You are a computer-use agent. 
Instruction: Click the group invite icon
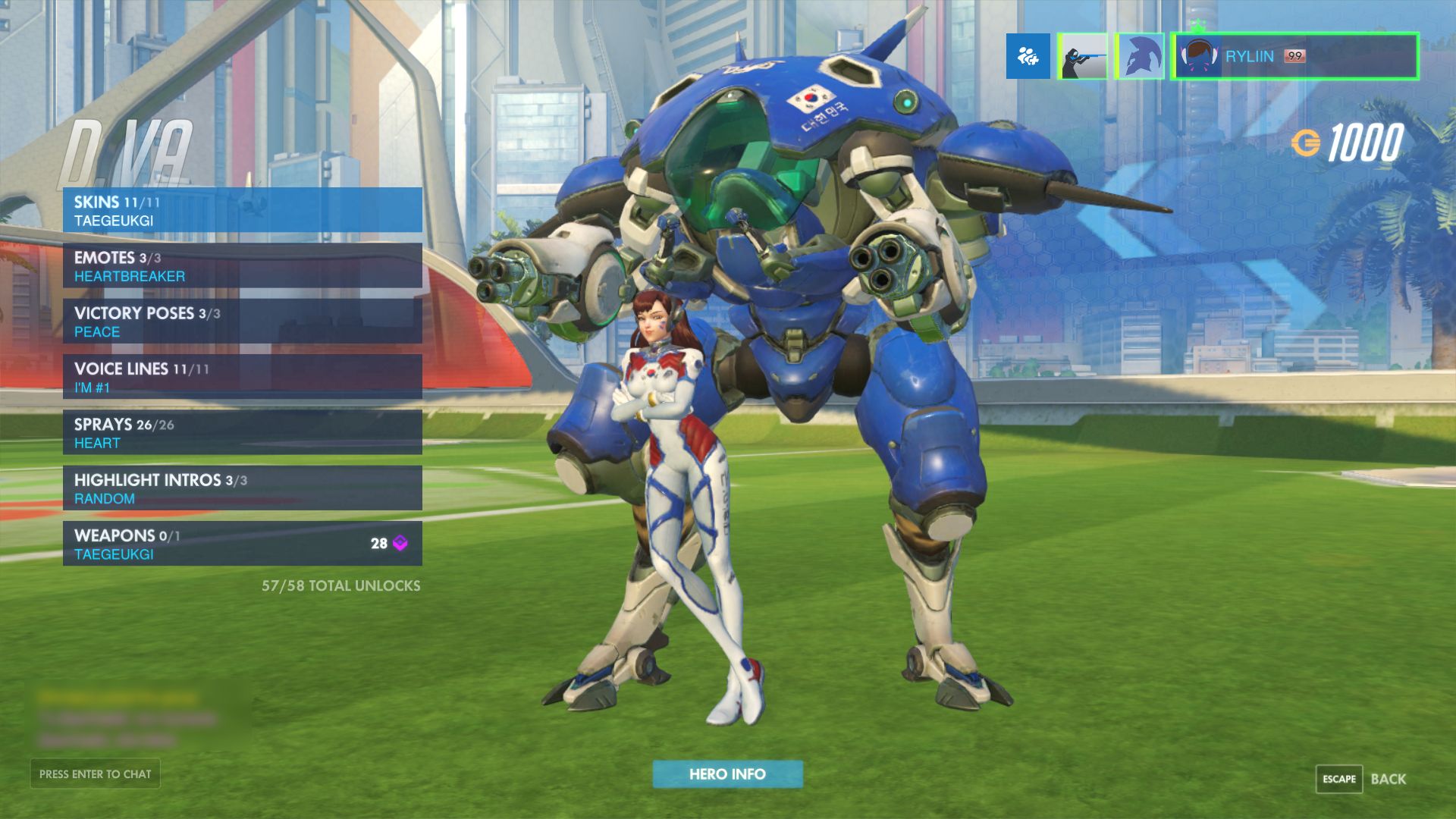(1028, 57)
